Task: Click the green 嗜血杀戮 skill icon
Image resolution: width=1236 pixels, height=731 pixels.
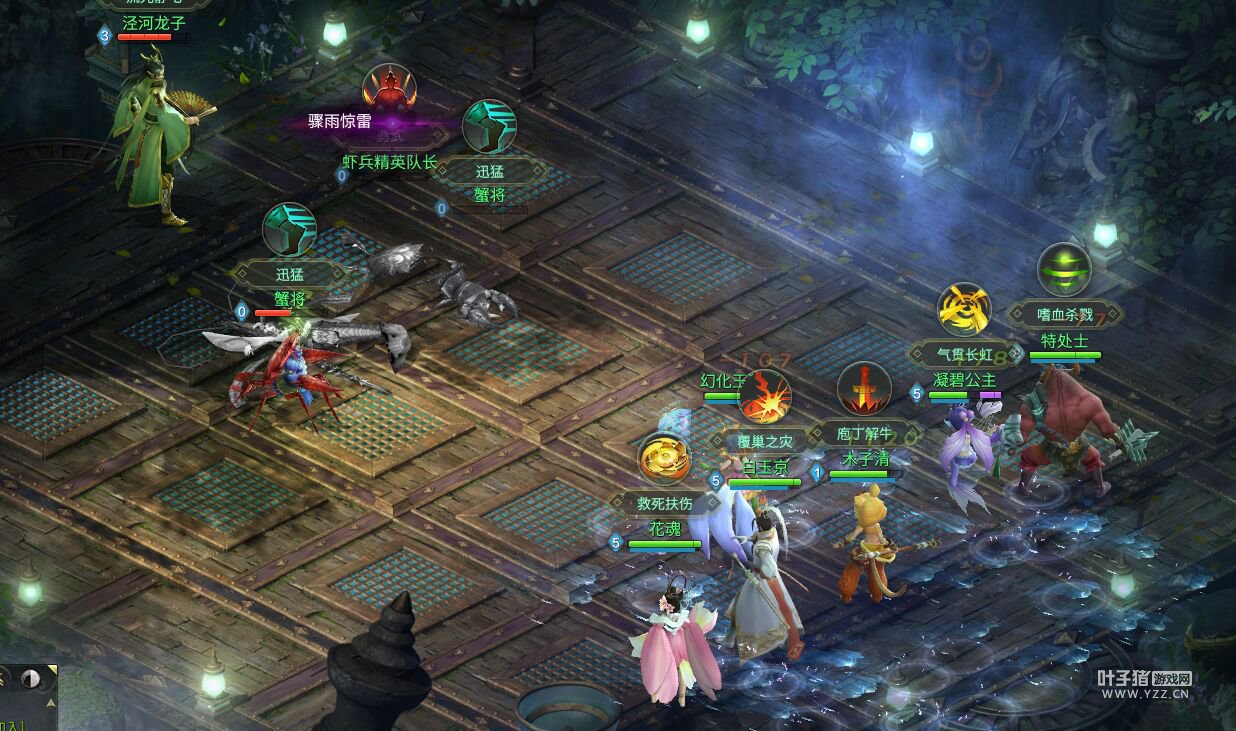Action: point(1064,269)
